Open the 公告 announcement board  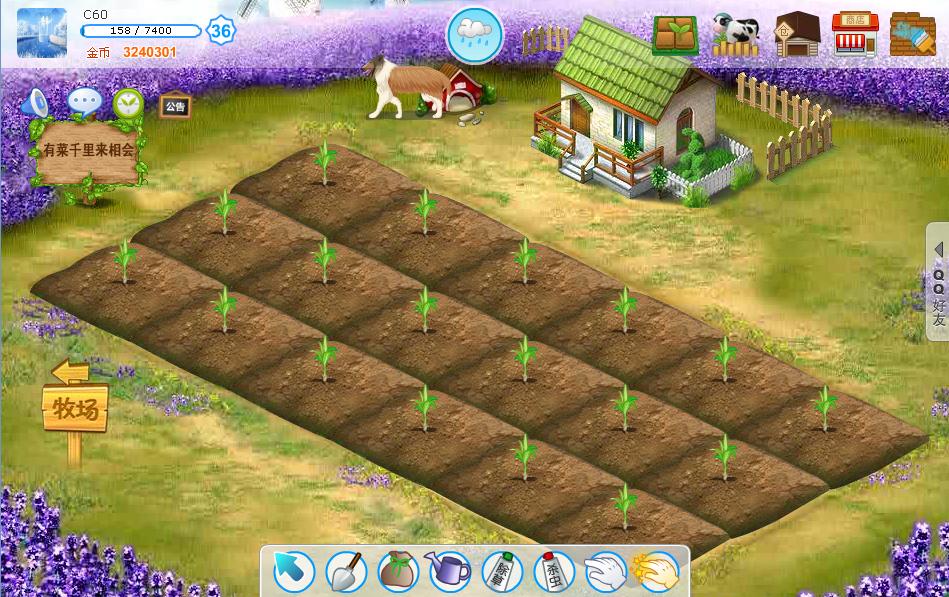tap(175, 105)
